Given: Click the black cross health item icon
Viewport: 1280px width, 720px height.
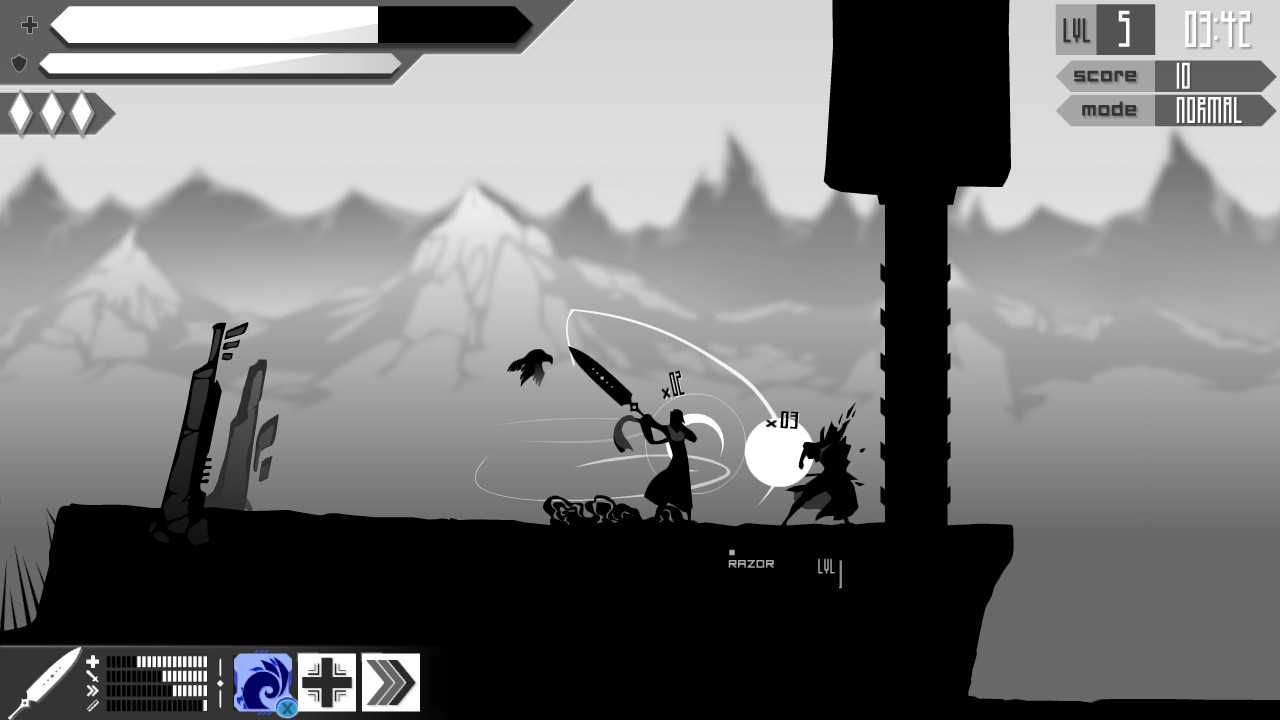Looking at the screenshot, I should click(x=326, y=682).
